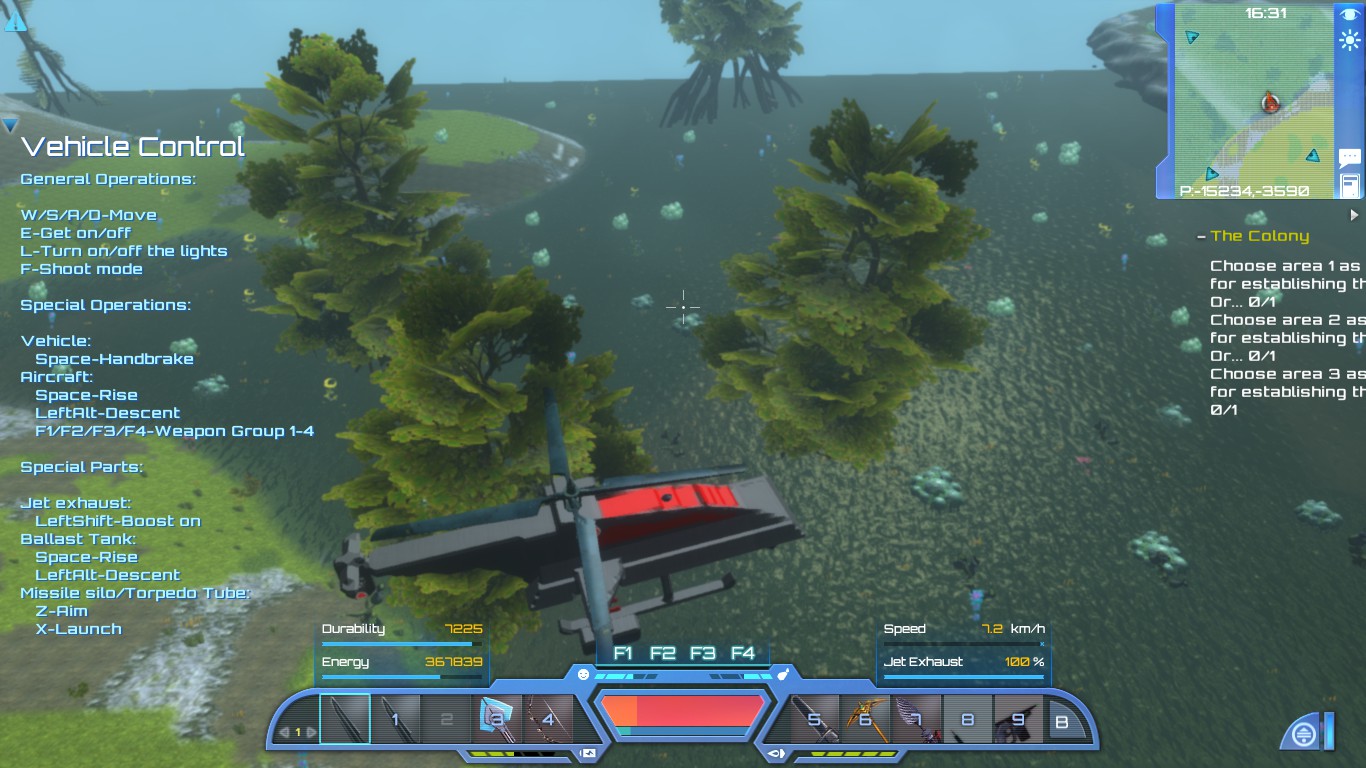The width and height of the screenshot is (1366, 768).
Task: Open the eye visibility icon above the minimap
Action: pyautogui.click(x=1349, y=12)
